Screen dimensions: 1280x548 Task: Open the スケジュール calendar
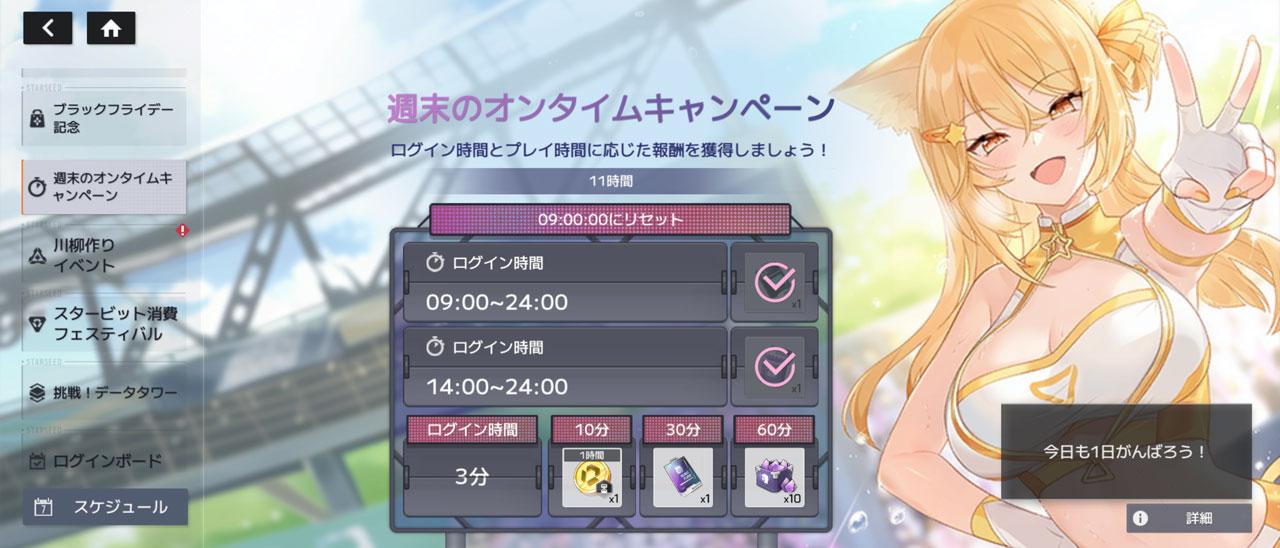point(105,507)
